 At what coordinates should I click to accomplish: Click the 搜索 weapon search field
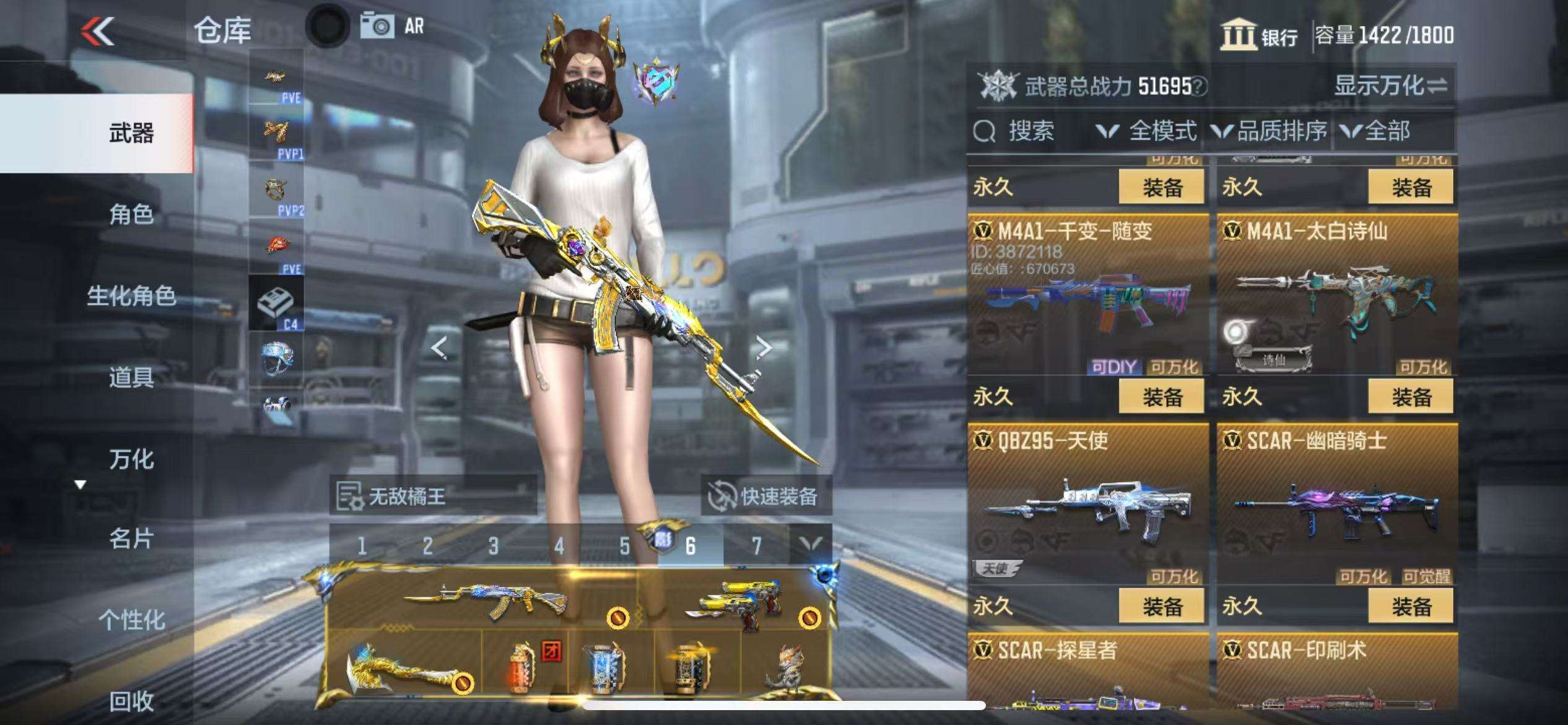pos(1030,131)
